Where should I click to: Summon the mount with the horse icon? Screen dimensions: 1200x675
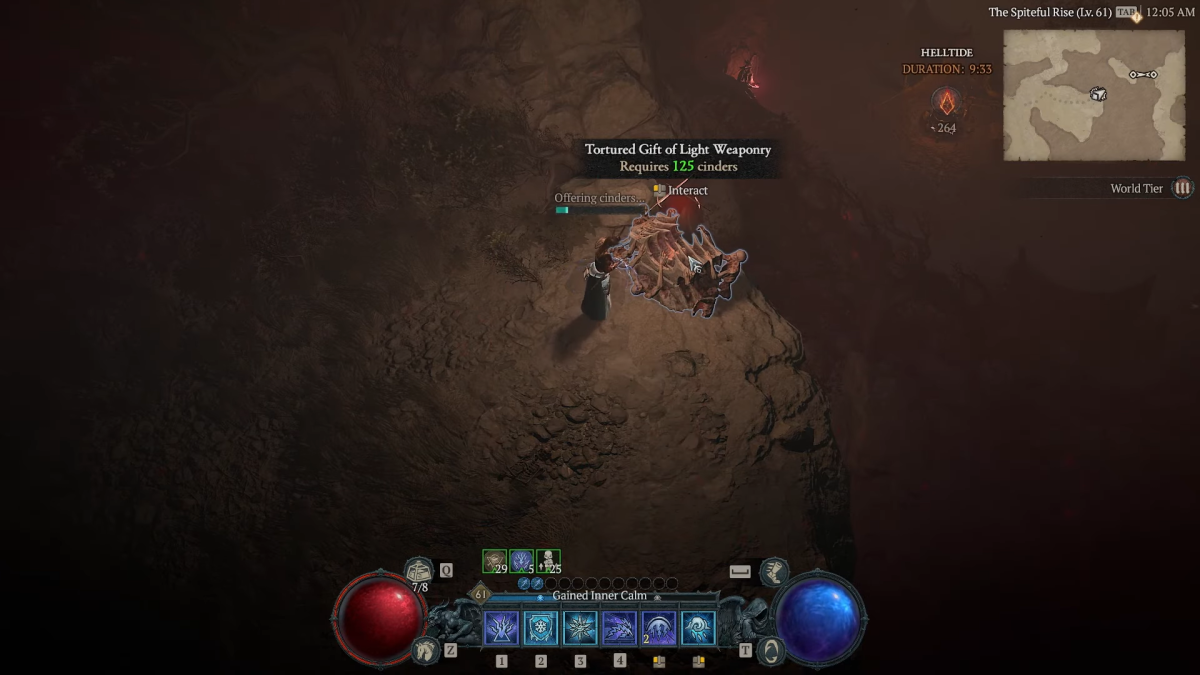click(x=425, y=650)
